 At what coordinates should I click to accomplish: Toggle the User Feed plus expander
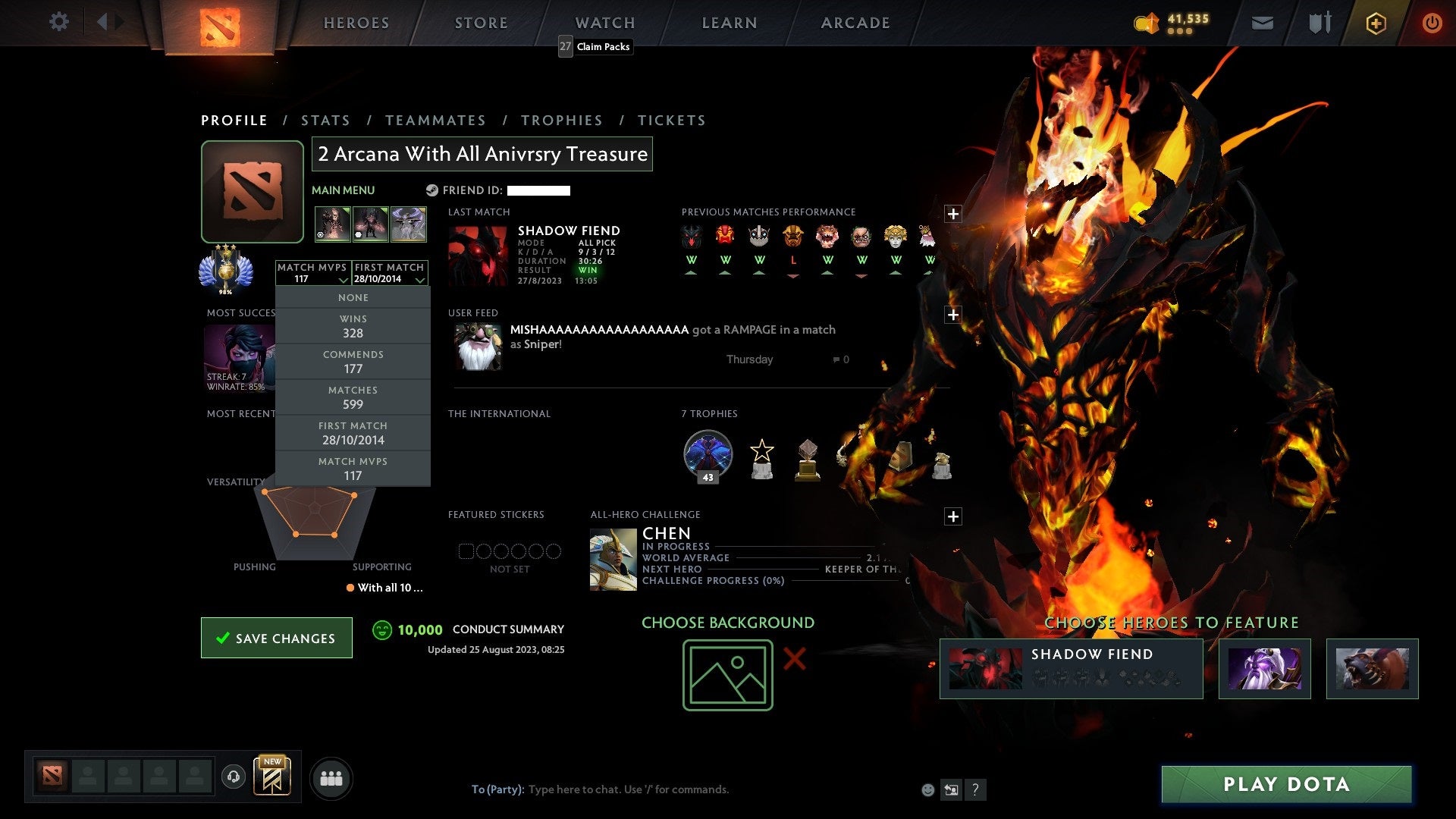[954, 313]
